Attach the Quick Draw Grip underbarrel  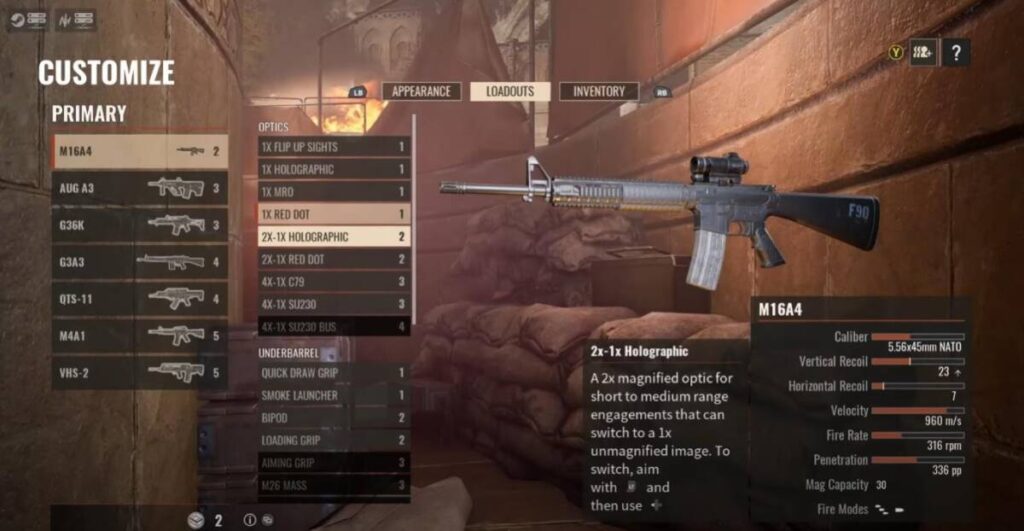pos(334,373)
